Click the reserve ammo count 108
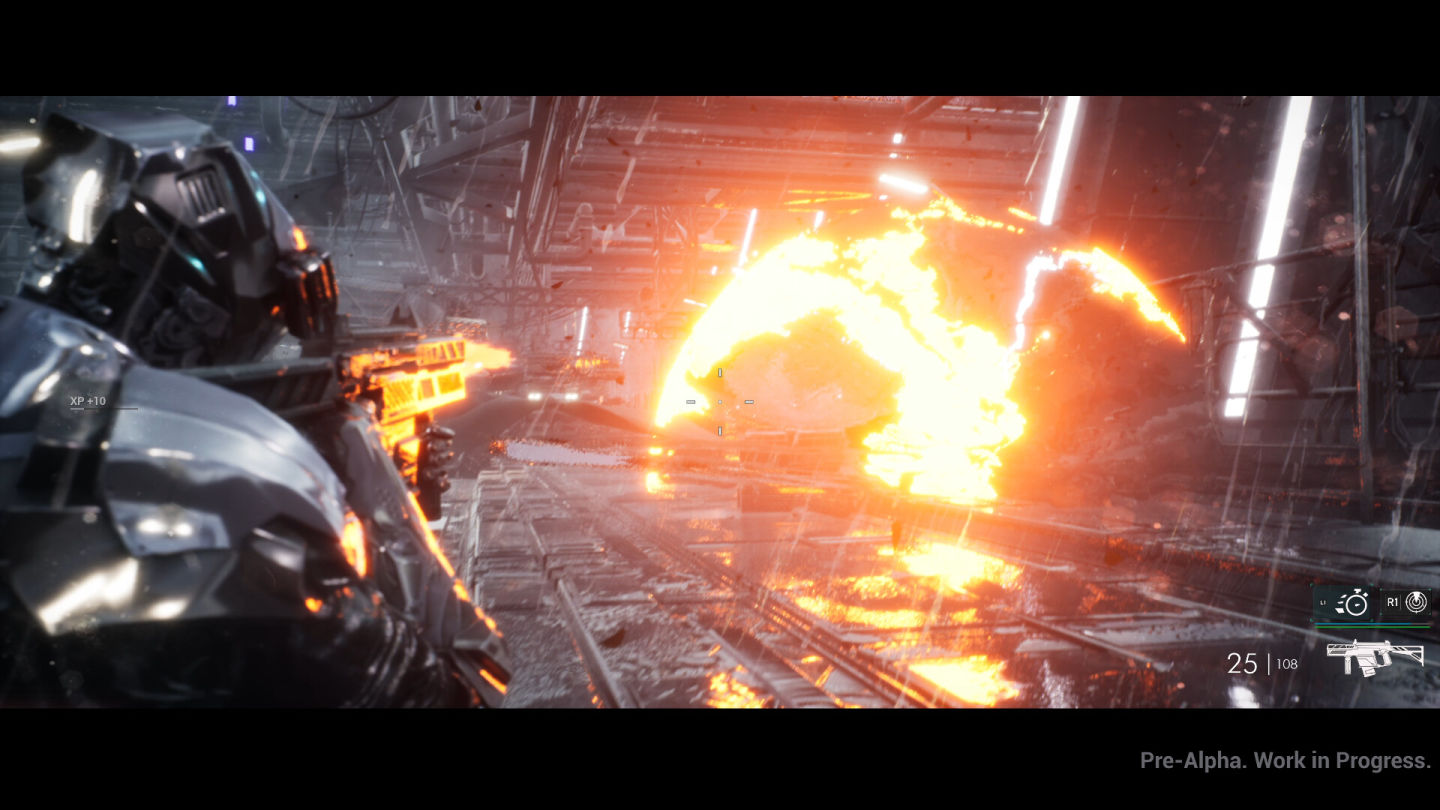This screenshot has width=1440, height=810. pyautogui.click(x=1286, y=664)
